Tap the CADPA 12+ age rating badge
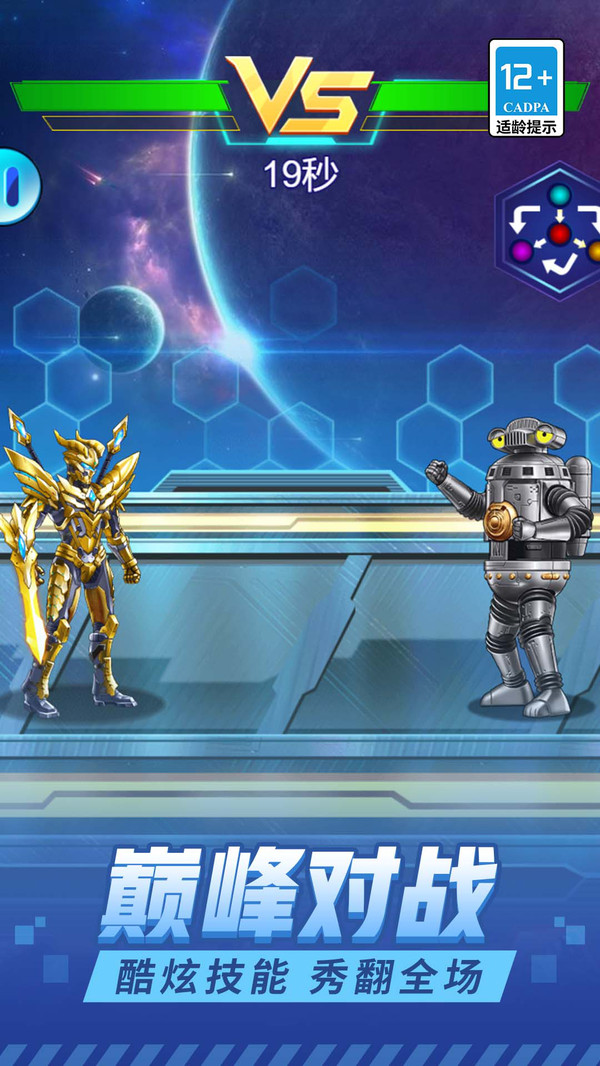Image resolution: width=600 pixels, height=1066 pixels. coord(526,88)
